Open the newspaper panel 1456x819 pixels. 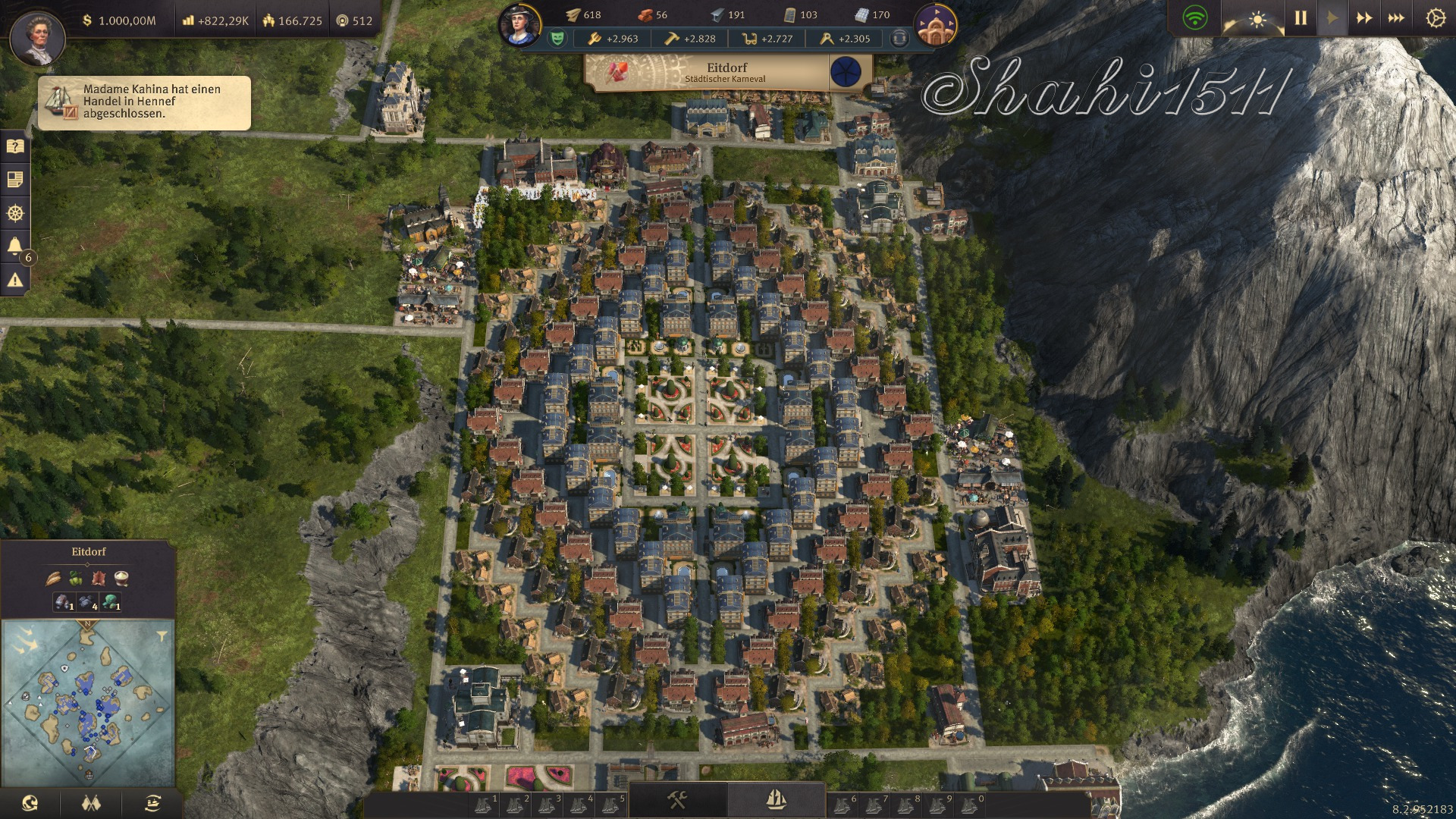point(15,180)
